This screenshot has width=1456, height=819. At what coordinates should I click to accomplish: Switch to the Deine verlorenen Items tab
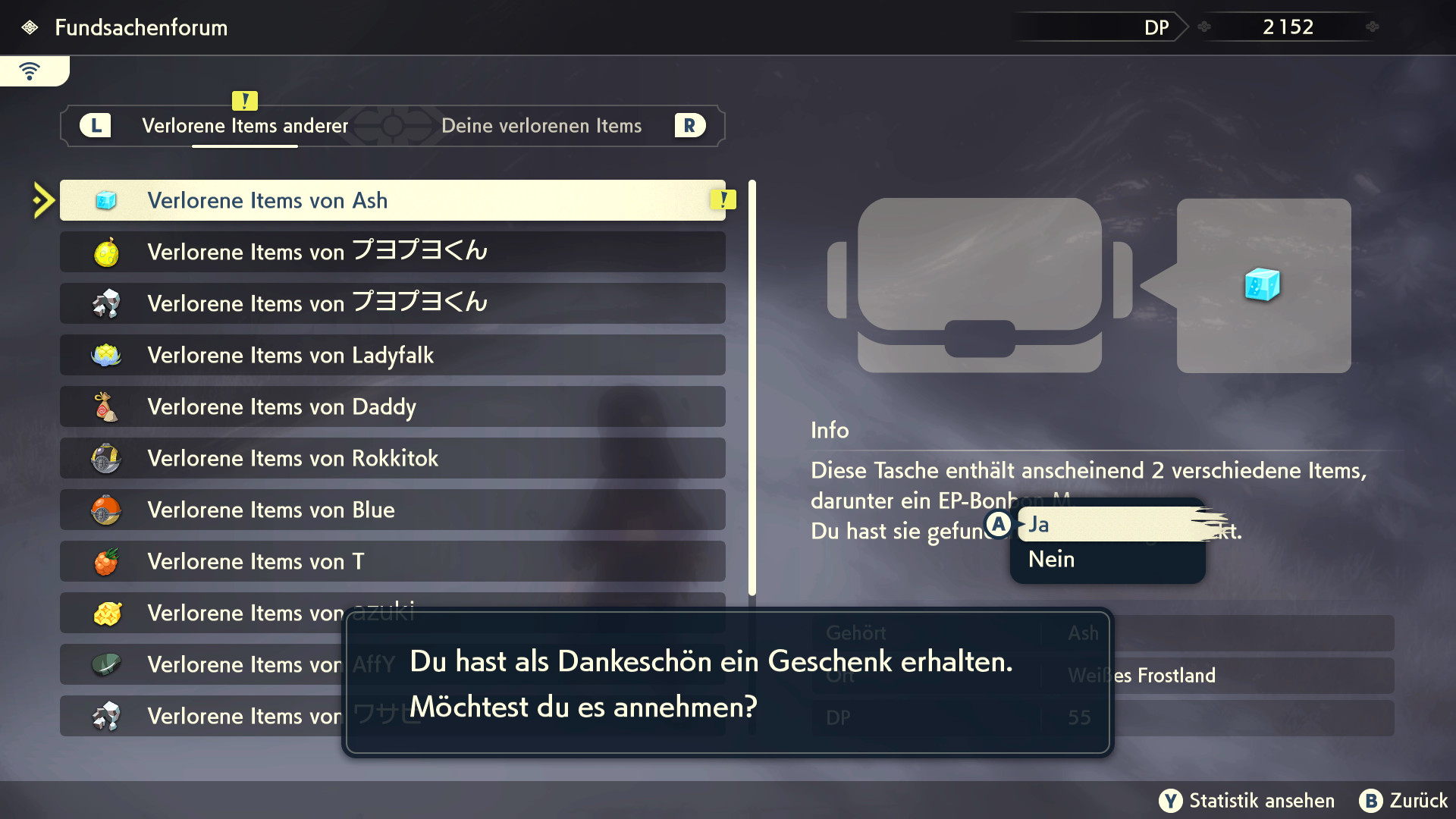pos(541,125)
